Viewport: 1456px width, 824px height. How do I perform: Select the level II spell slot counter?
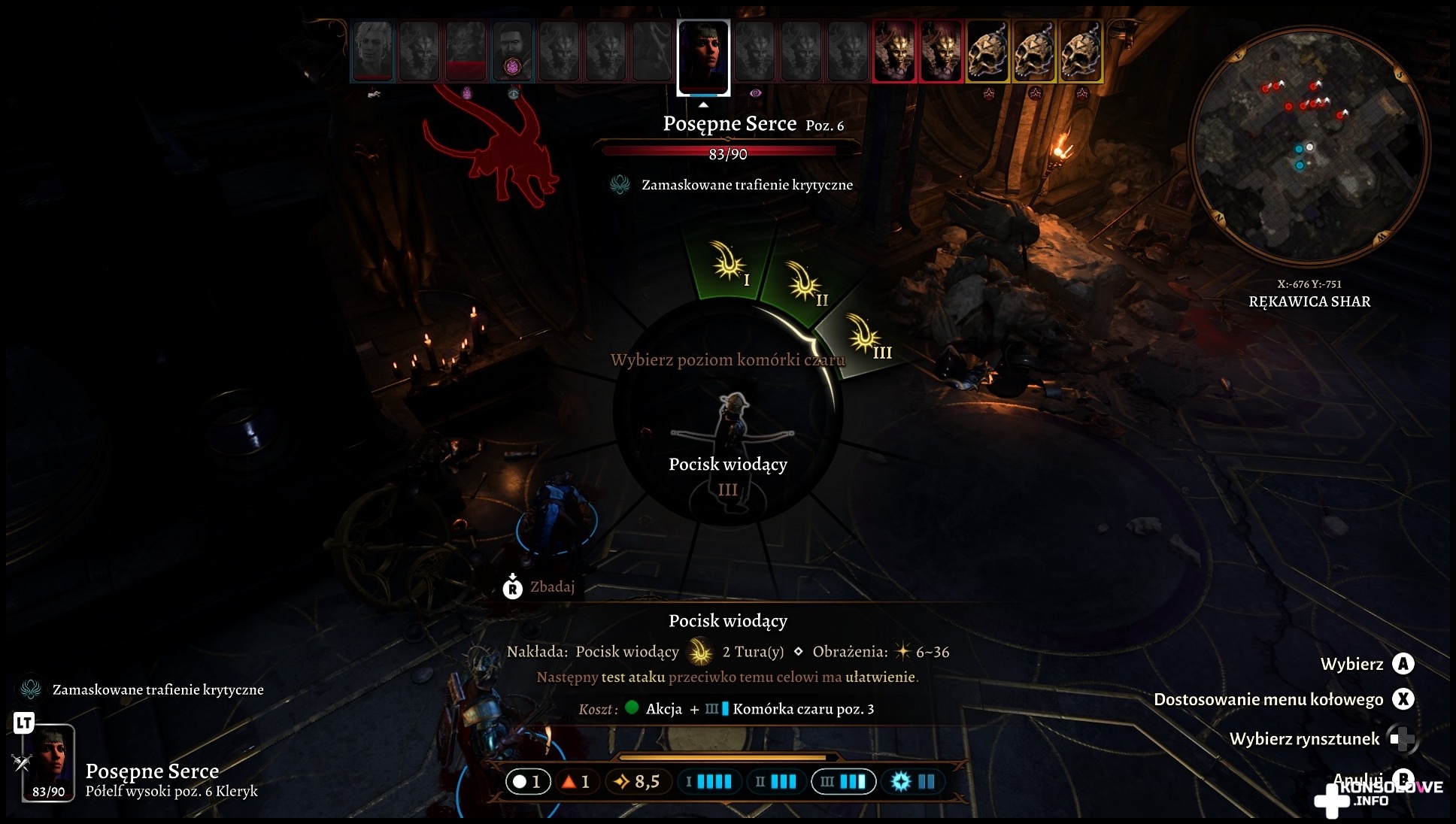tap(776, 782)
